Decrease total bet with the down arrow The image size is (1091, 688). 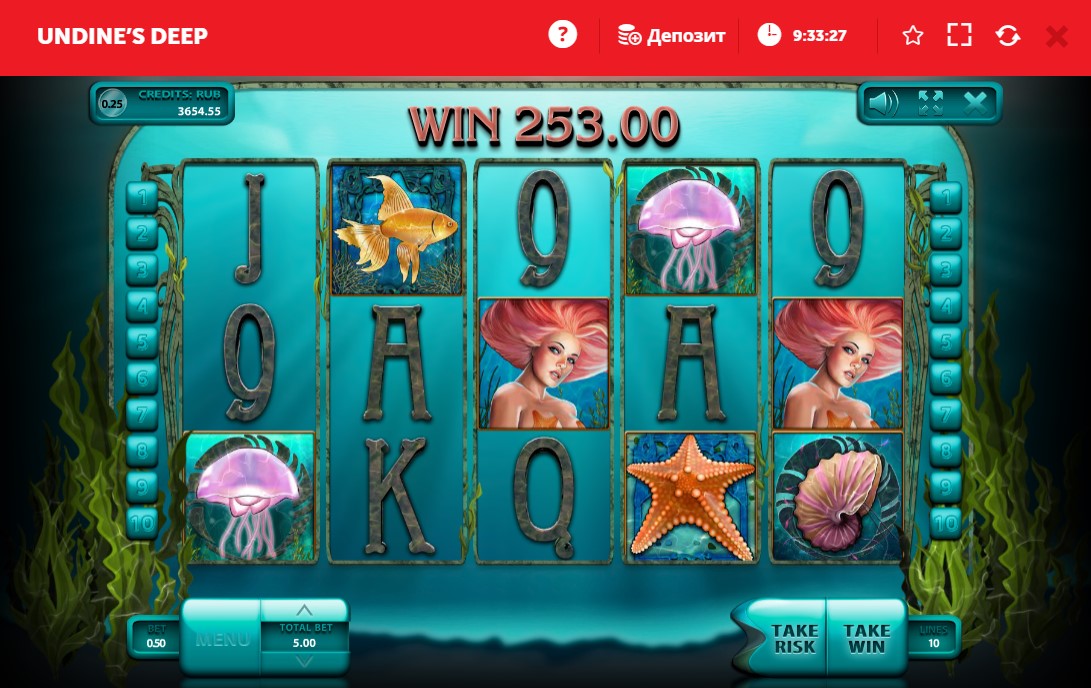pyautogui.click(x=305, y=661)
